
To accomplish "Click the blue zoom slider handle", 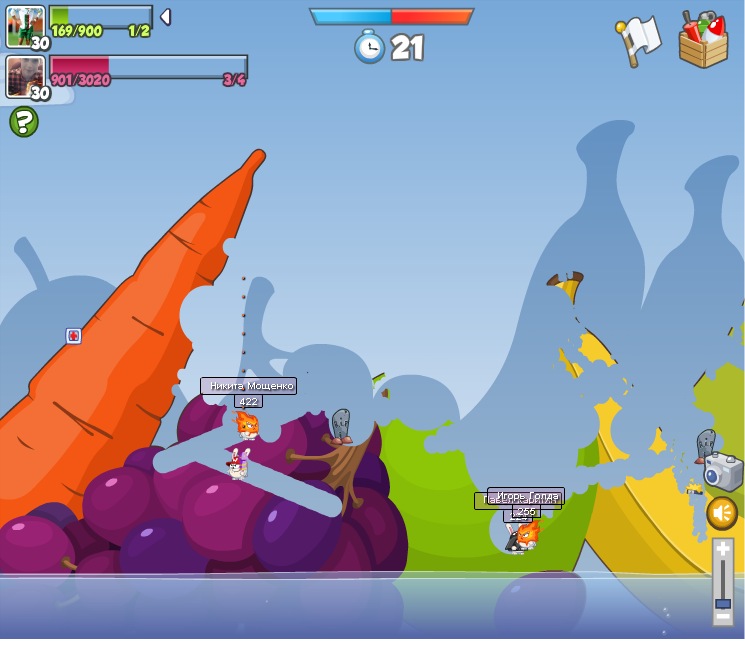I will [723, 603].
